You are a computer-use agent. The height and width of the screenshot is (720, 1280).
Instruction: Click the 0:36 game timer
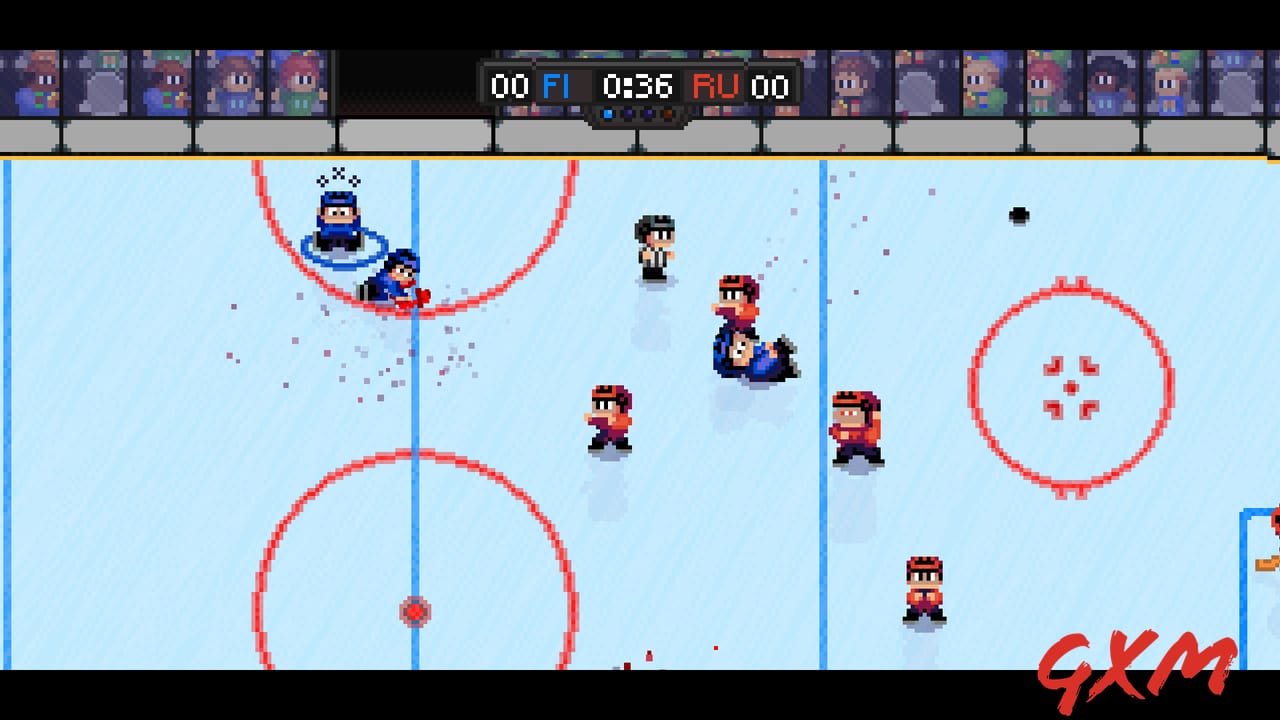pos(637,87)
